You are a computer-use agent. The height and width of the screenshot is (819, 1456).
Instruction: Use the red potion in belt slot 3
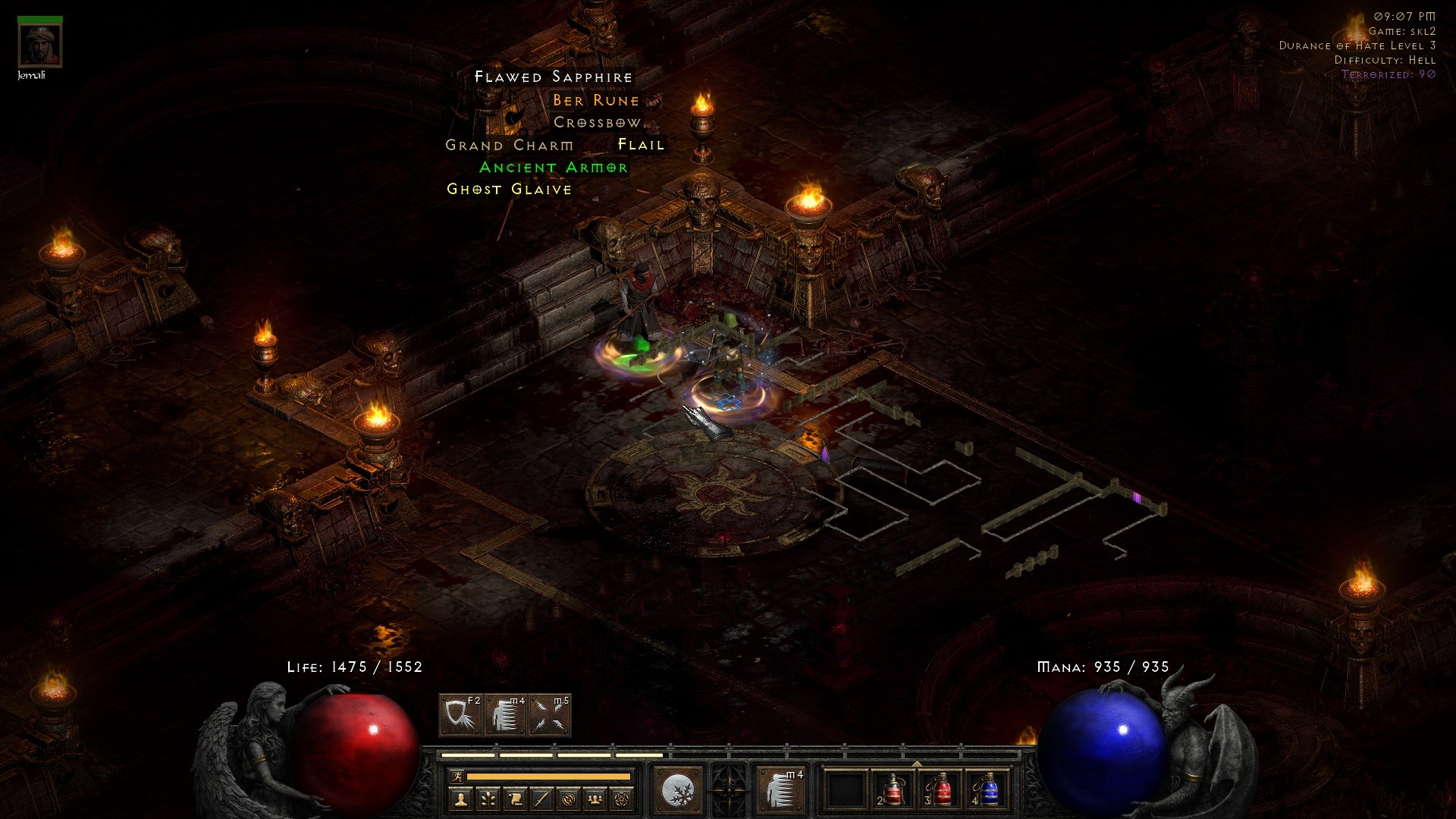tap(940, 790)
